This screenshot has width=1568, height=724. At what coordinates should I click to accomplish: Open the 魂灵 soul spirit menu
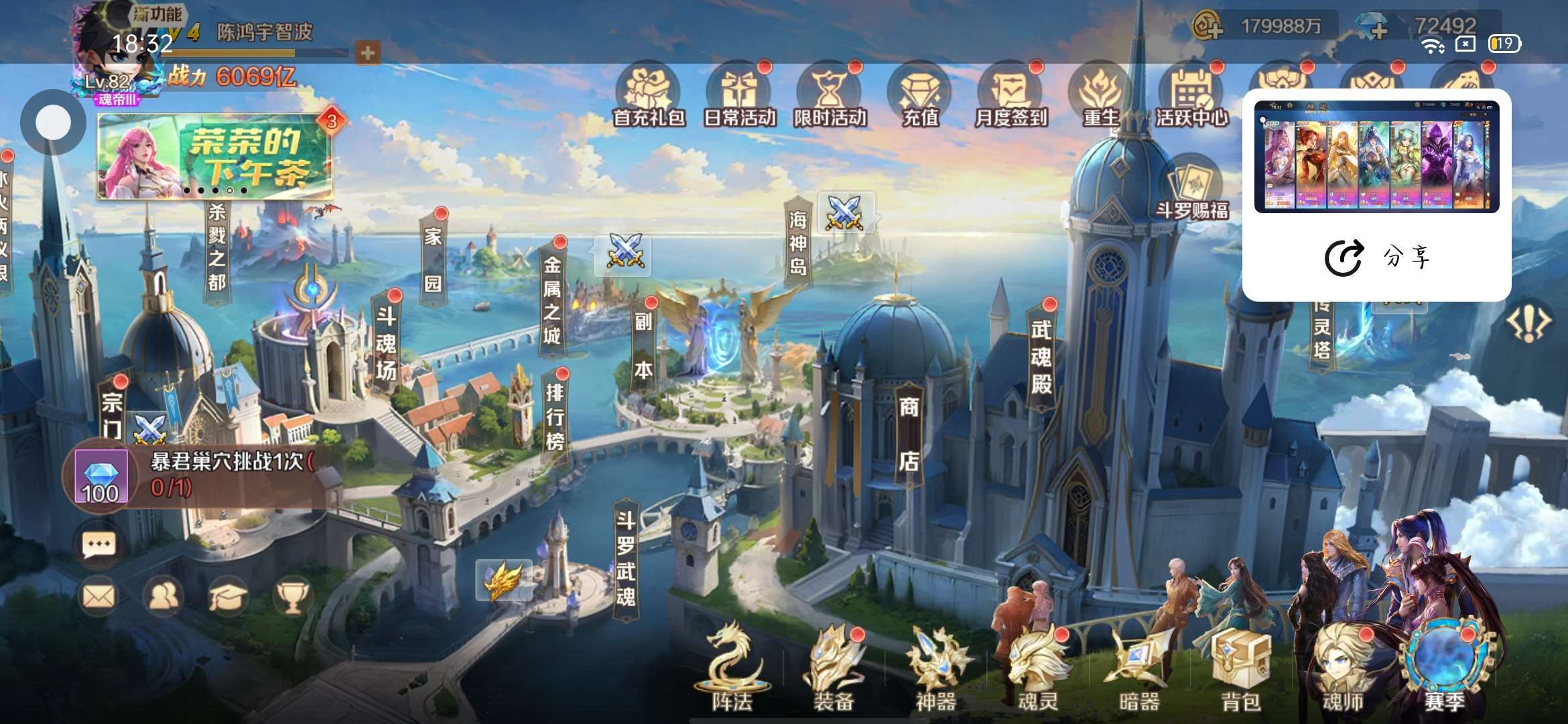pos(1038,669)
